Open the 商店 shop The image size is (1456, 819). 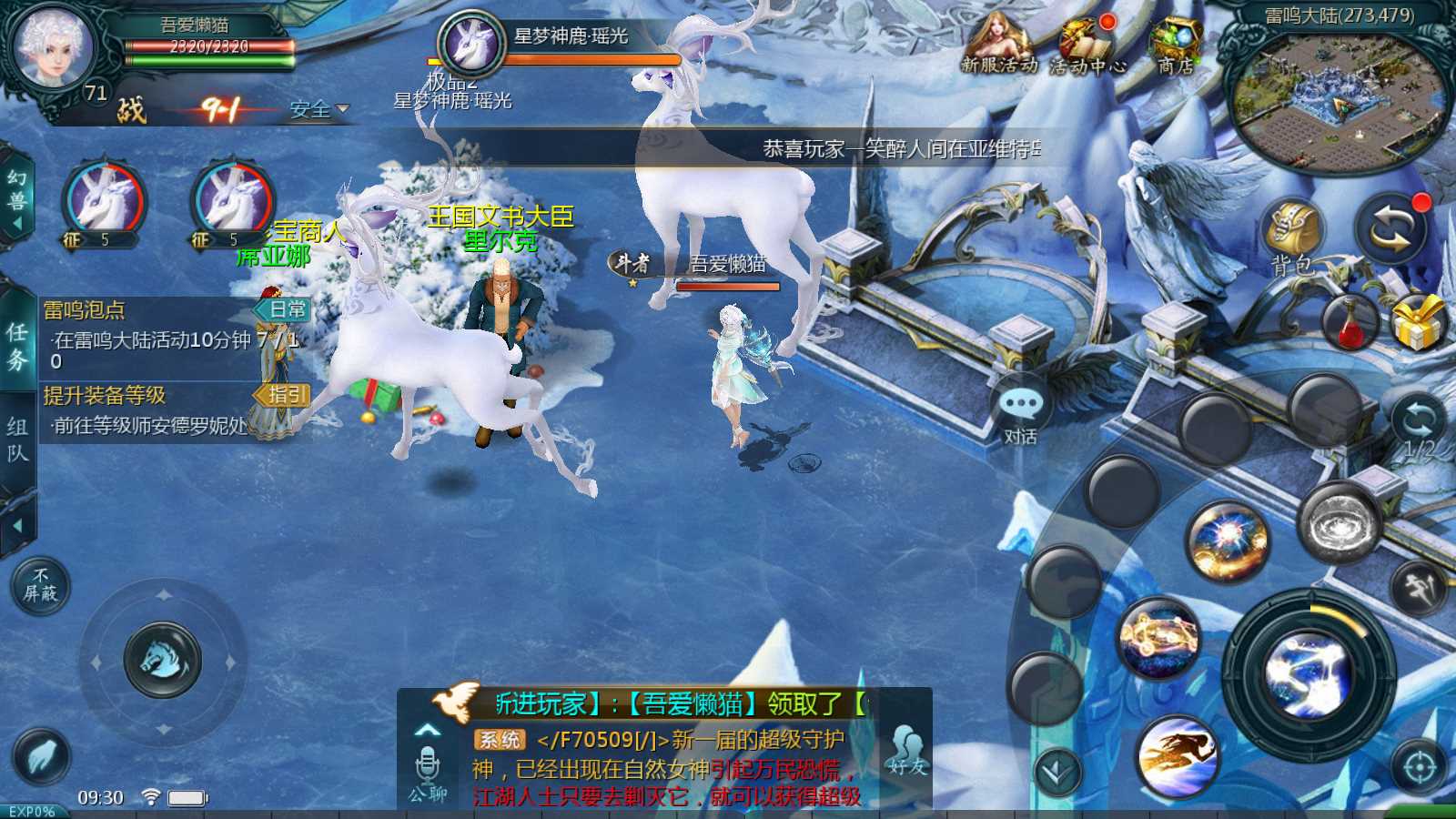(x=1176, y=45)
